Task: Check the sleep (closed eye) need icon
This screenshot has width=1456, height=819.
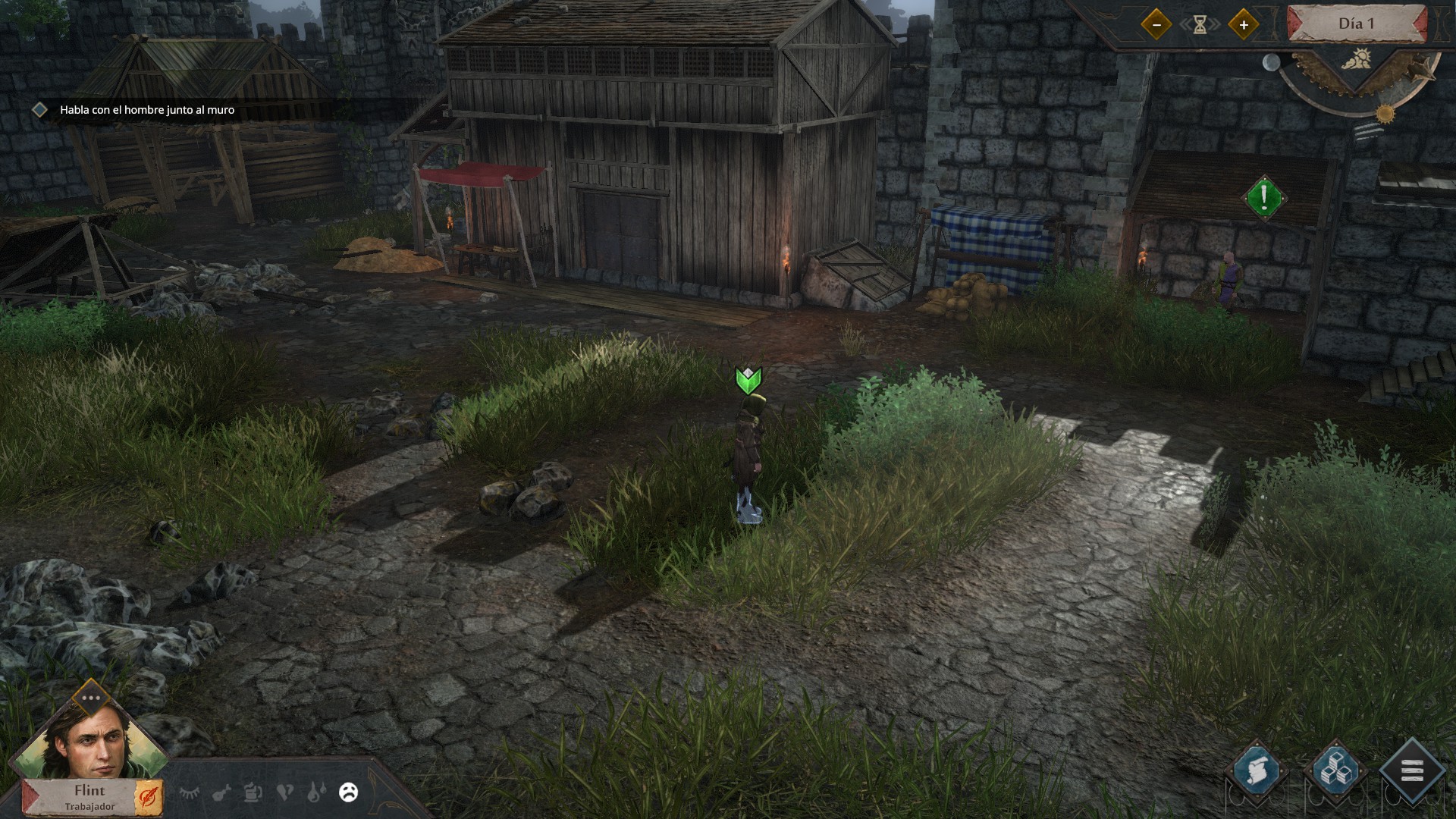Action: [x=190, y=792]
